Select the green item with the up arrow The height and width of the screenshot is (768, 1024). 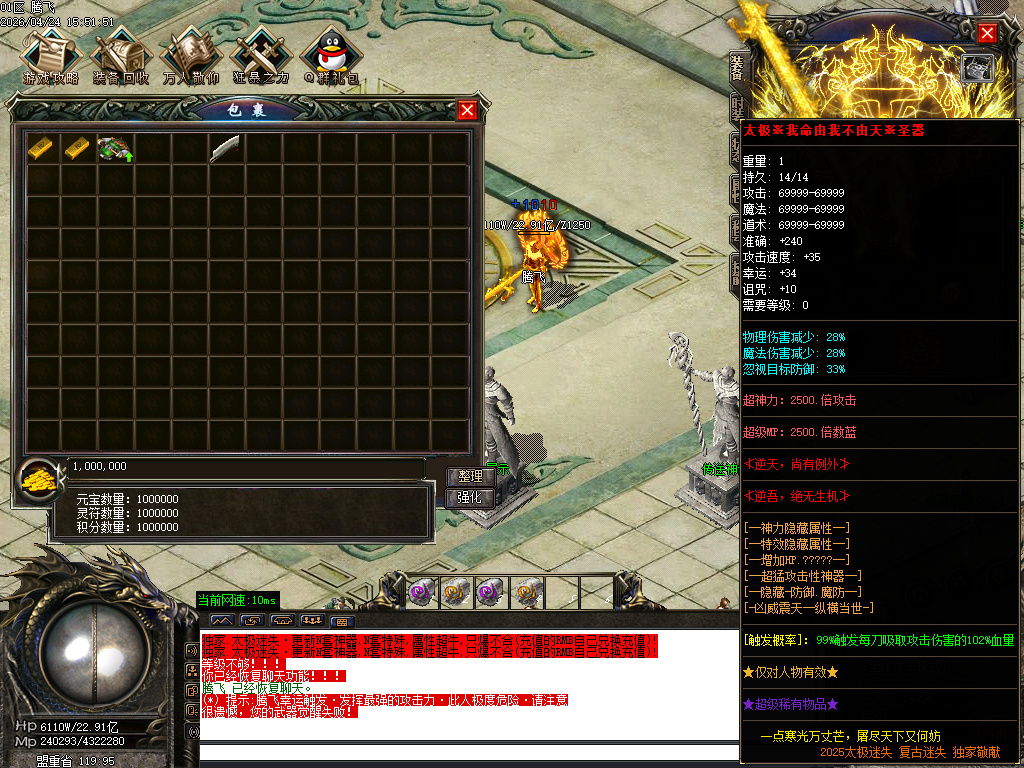coord(115,148)
